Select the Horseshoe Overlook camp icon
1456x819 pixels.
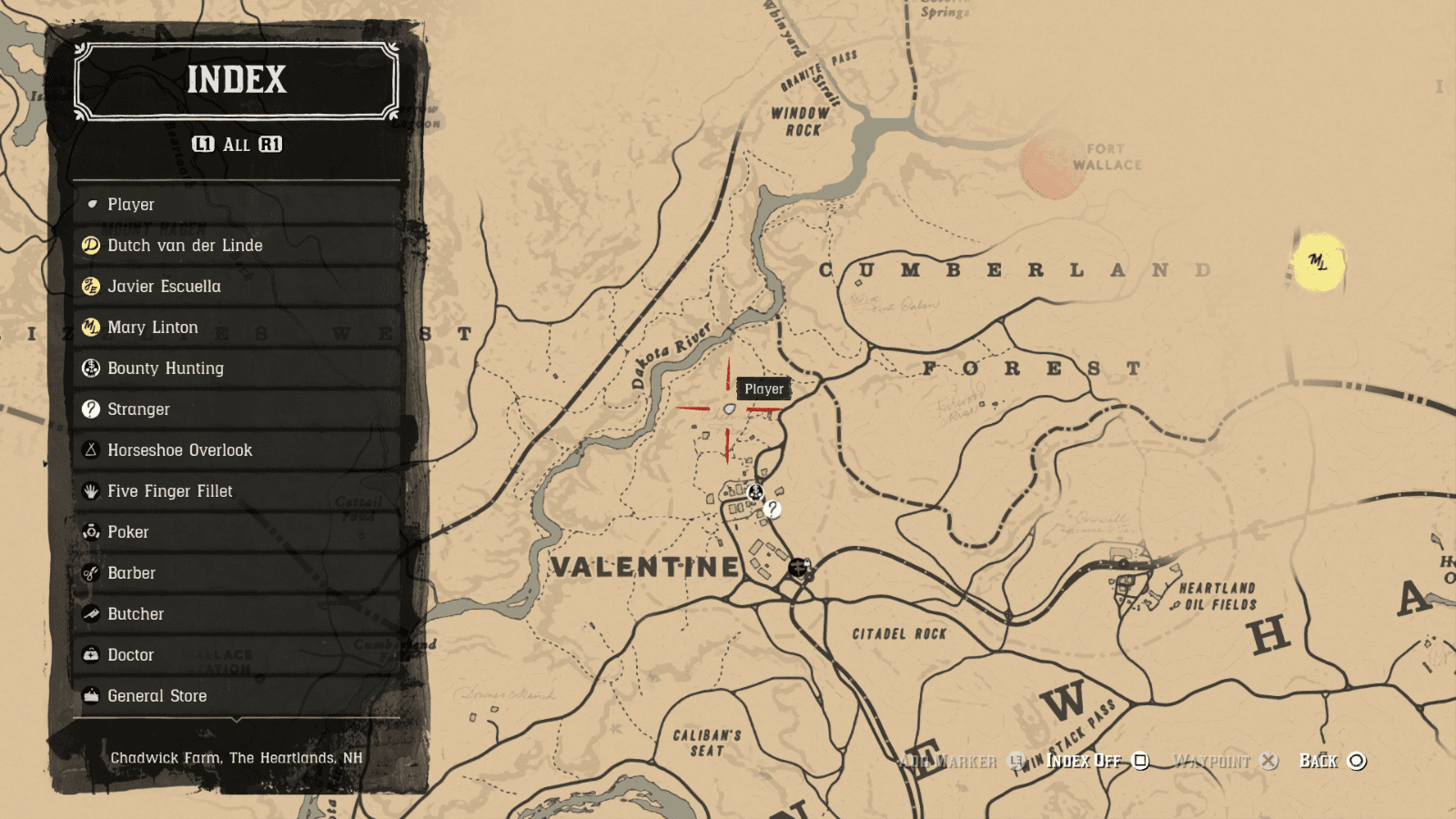click(x=90, y=450)
